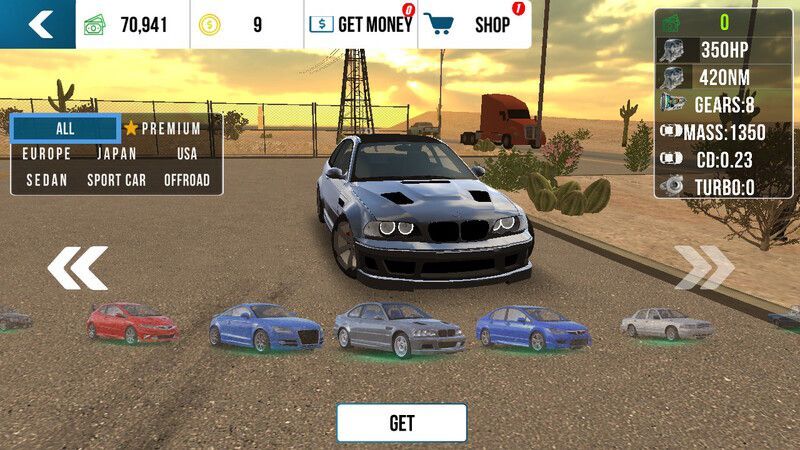
Task: Choose the USA car filter
Action: point(187,154)
